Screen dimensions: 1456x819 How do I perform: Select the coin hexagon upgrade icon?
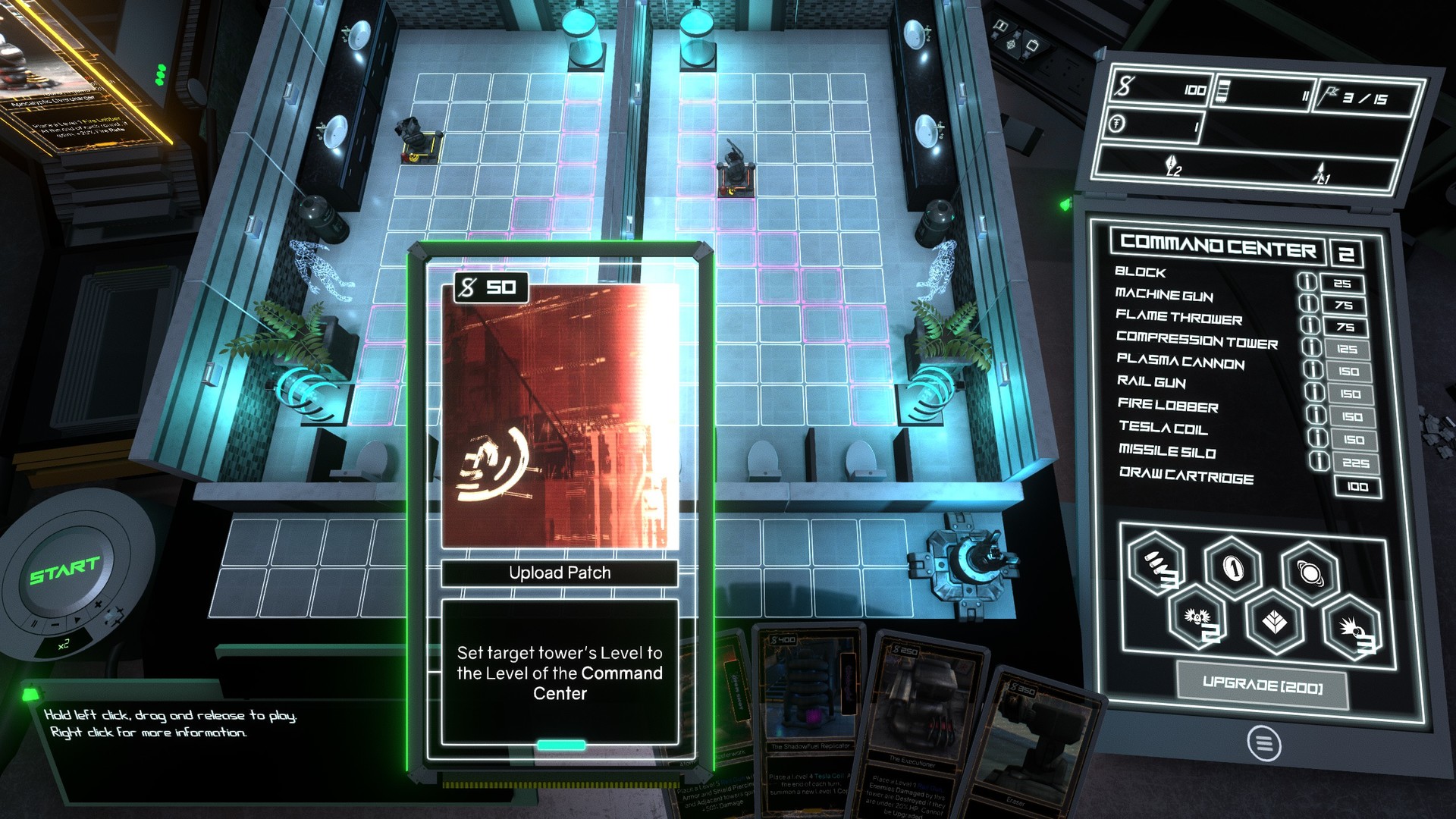(x=1233, y=567)
